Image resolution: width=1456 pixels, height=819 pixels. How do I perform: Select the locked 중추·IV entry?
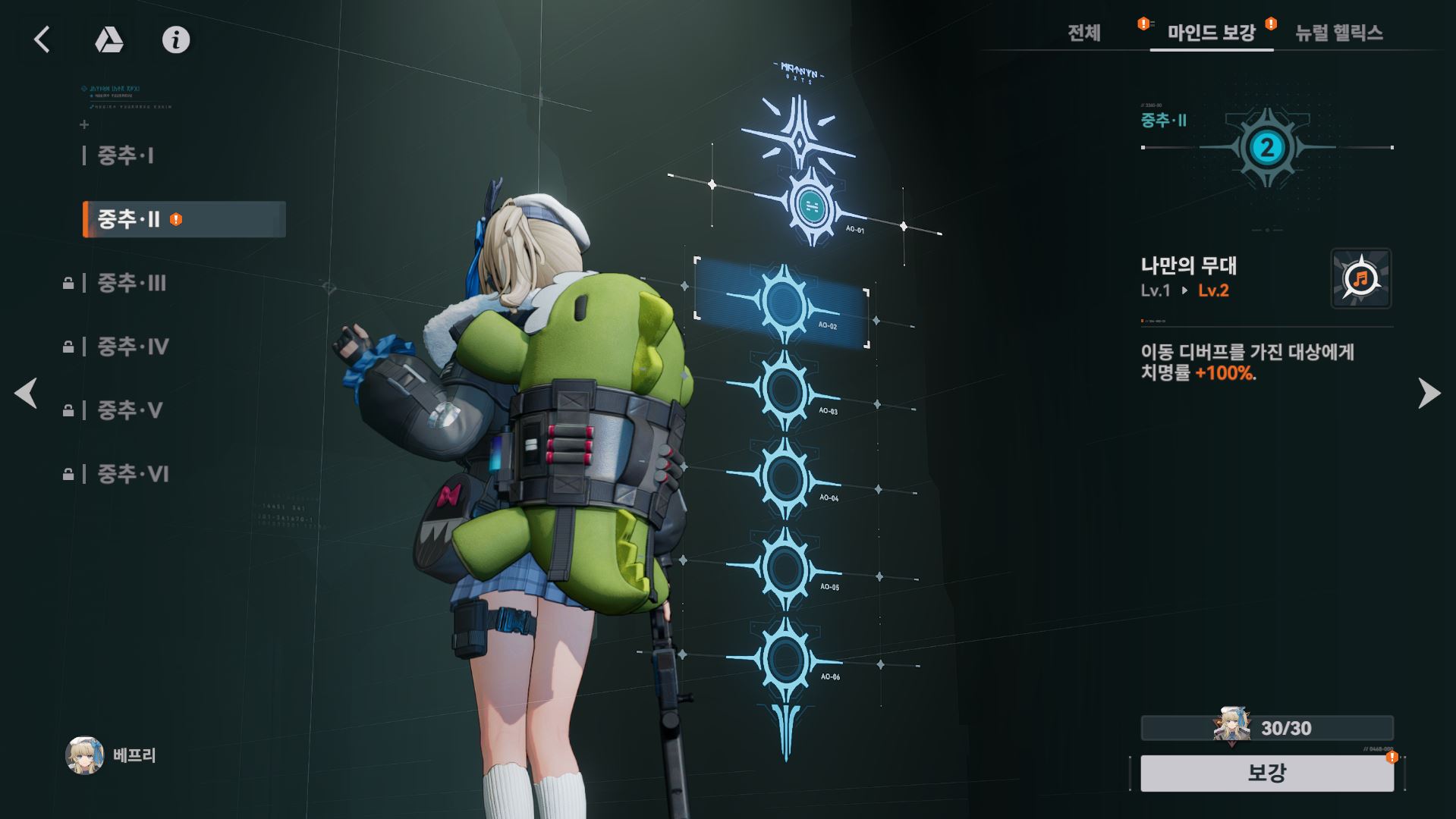(x=133, y=347)
